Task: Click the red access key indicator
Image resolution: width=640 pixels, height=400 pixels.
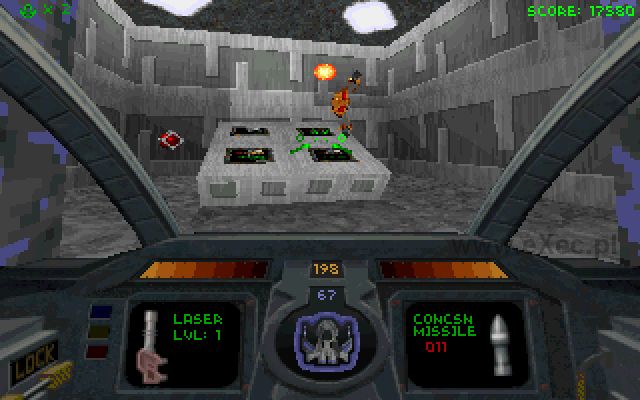Action: [96, 350]
